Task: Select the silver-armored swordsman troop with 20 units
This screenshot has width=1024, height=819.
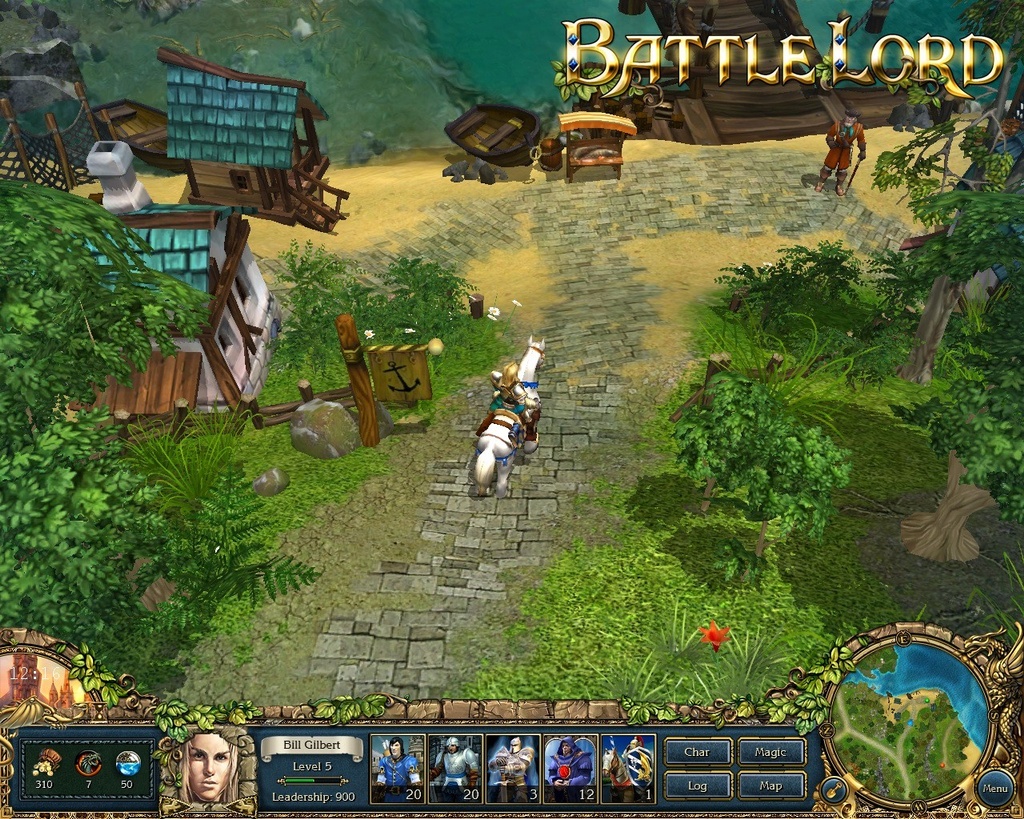Action: [x=455, y=768]
